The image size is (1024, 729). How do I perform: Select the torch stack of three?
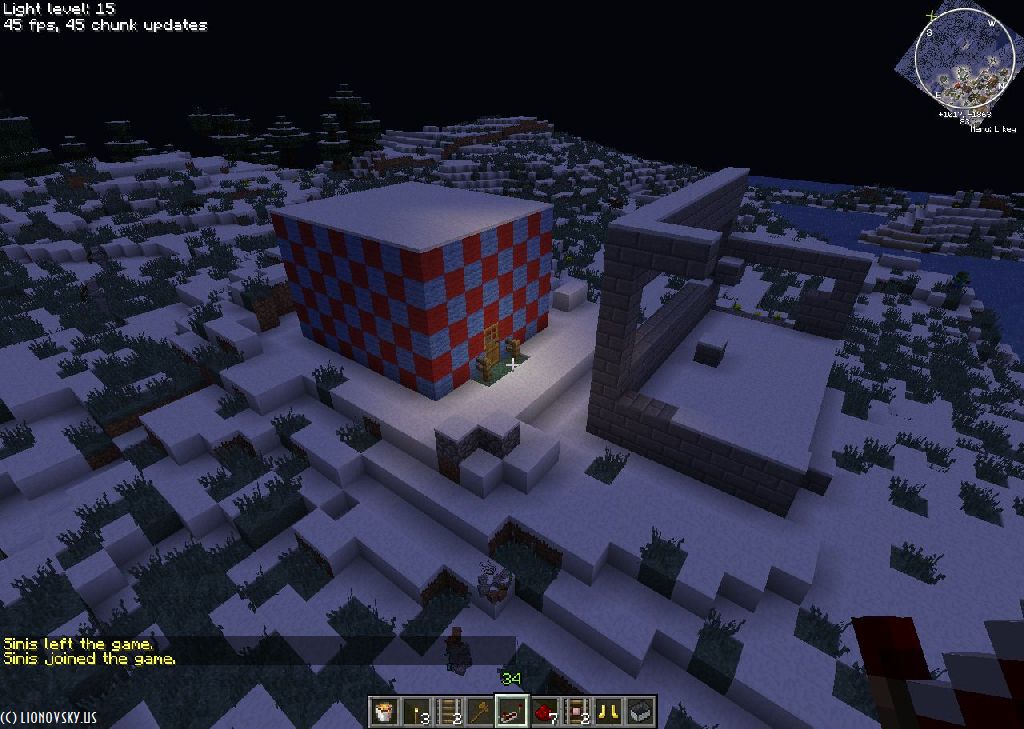pyautogui.click(x=415, y=711)
